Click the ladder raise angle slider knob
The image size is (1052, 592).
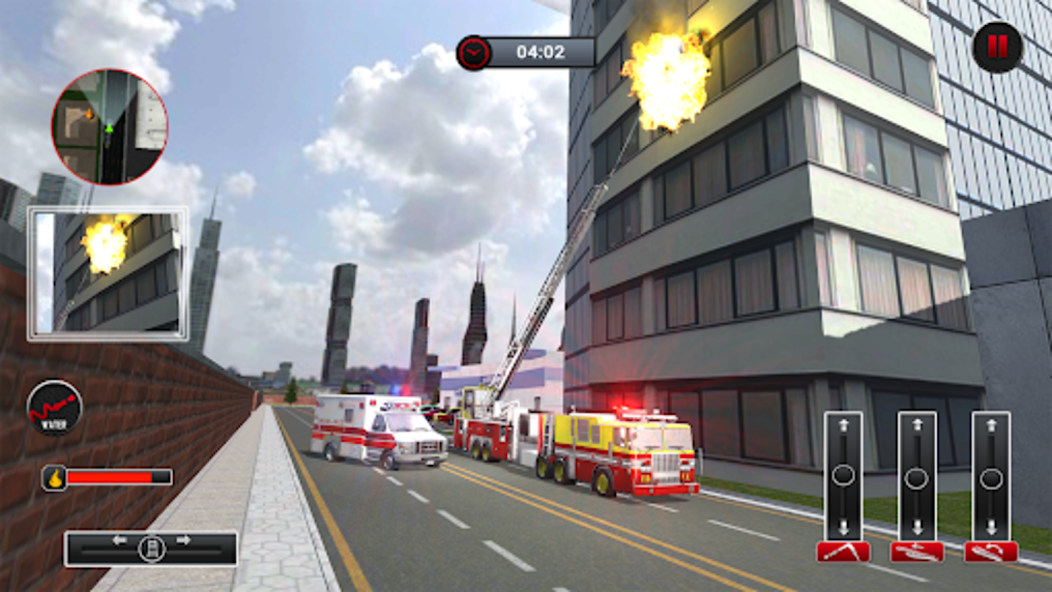(843, 476)
